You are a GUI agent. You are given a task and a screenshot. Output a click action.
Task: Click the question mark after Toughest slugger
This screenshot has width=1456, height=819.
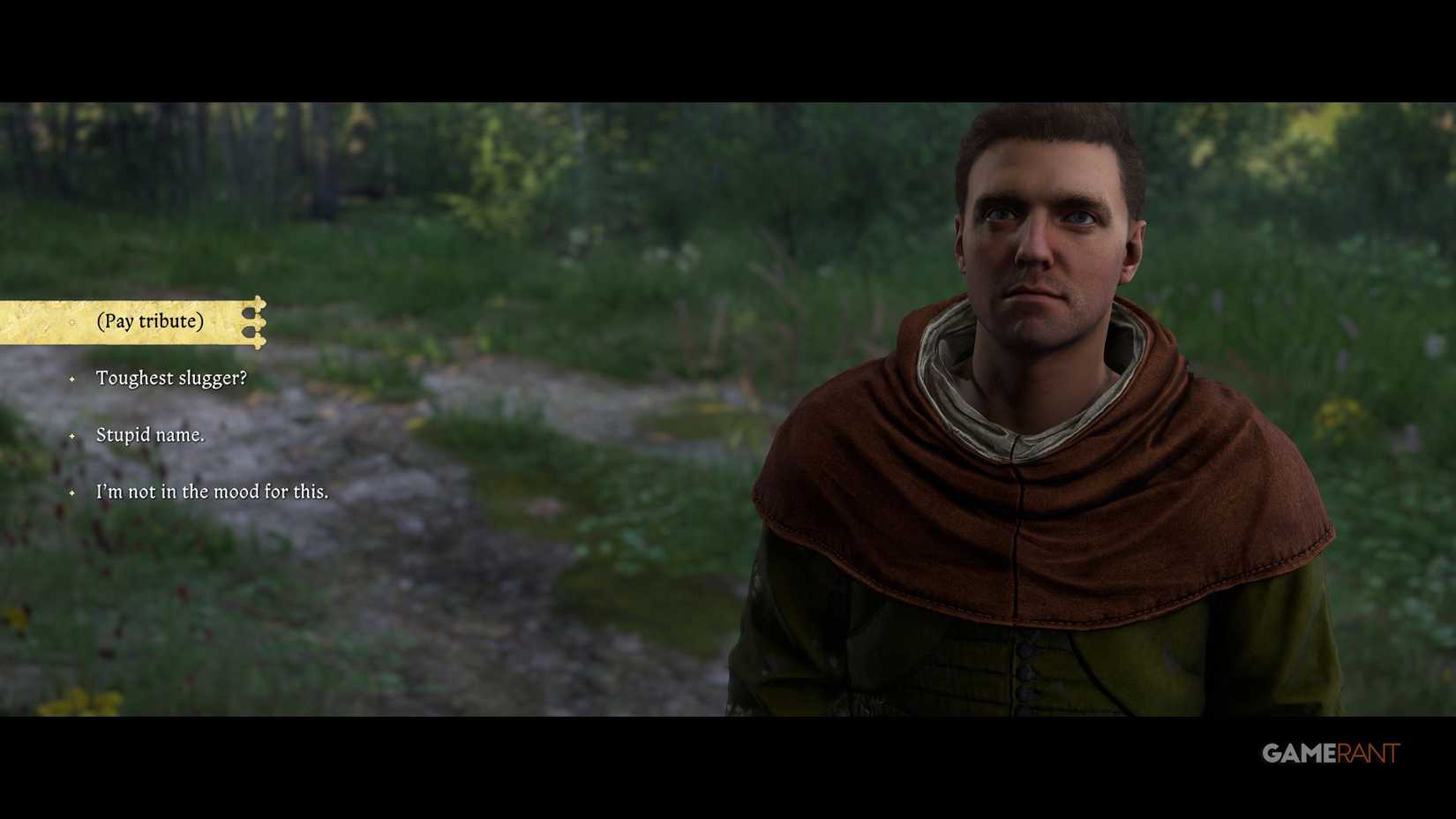(244, 377)
